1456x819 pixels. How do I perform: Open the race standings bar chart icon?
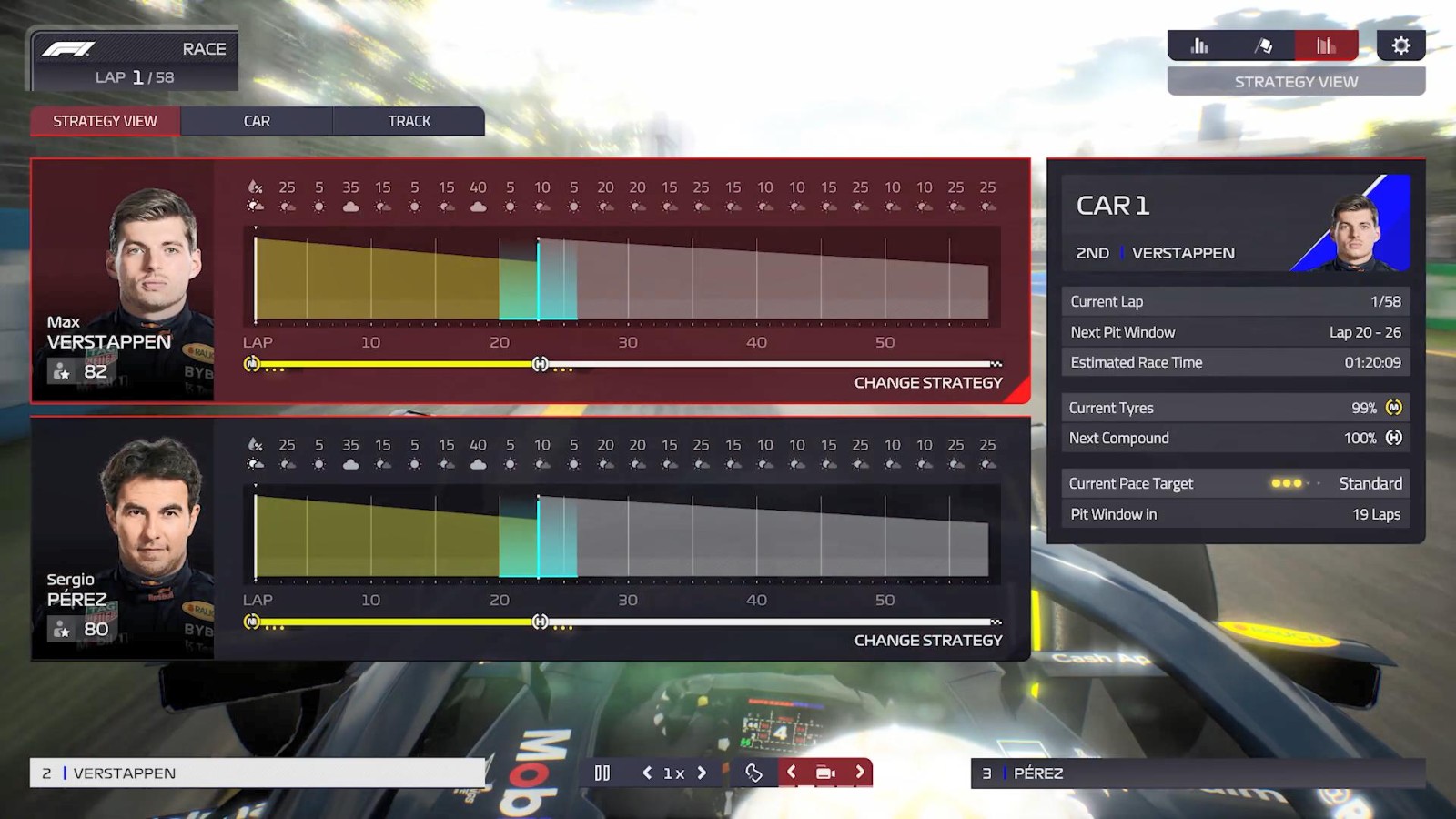click(x=1201, y=45)
